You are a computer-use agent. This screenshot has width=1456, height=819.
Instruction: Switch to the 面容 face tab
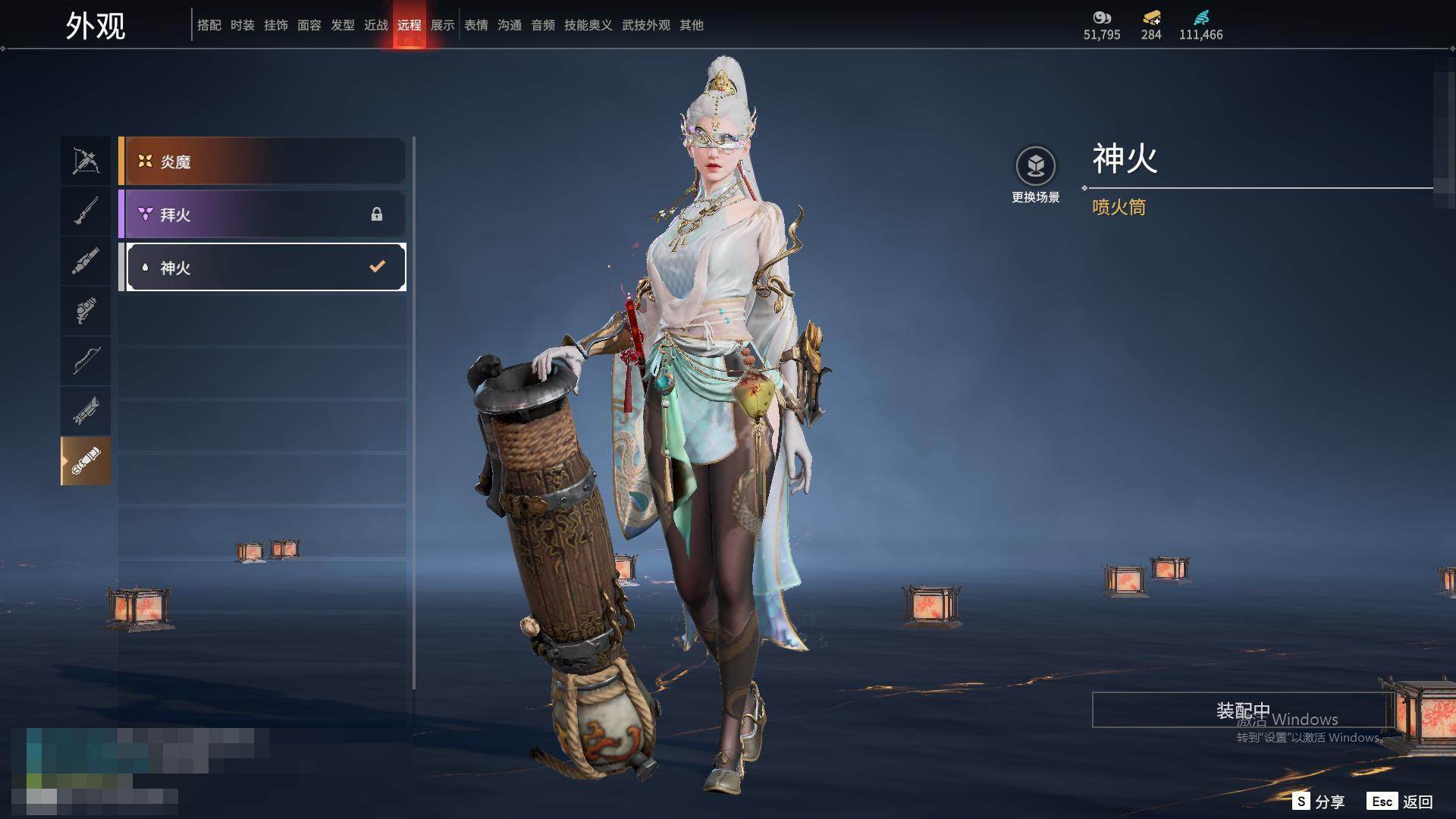309,25
